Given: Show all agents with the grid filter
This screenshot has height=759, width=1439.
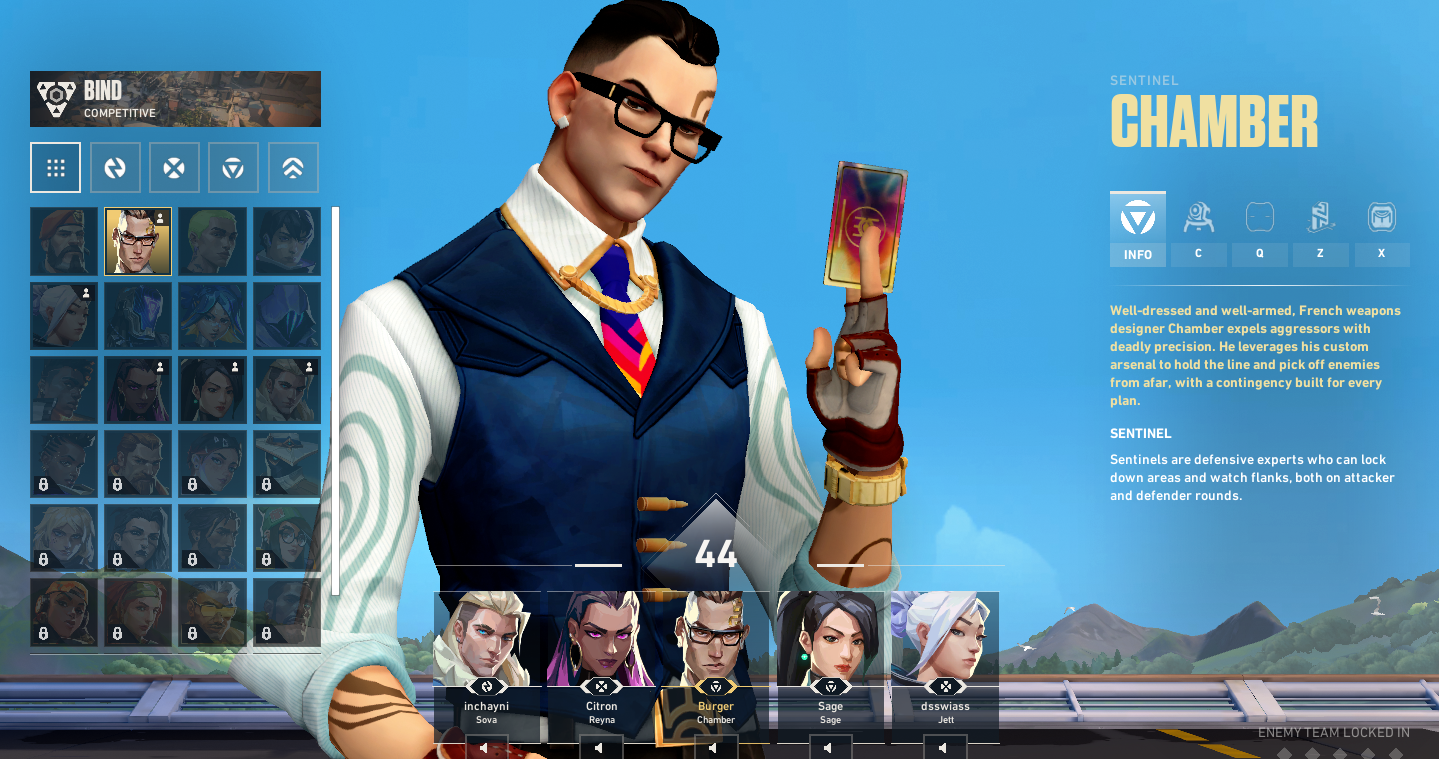Looking at the screenshot, I should [55, 167].
